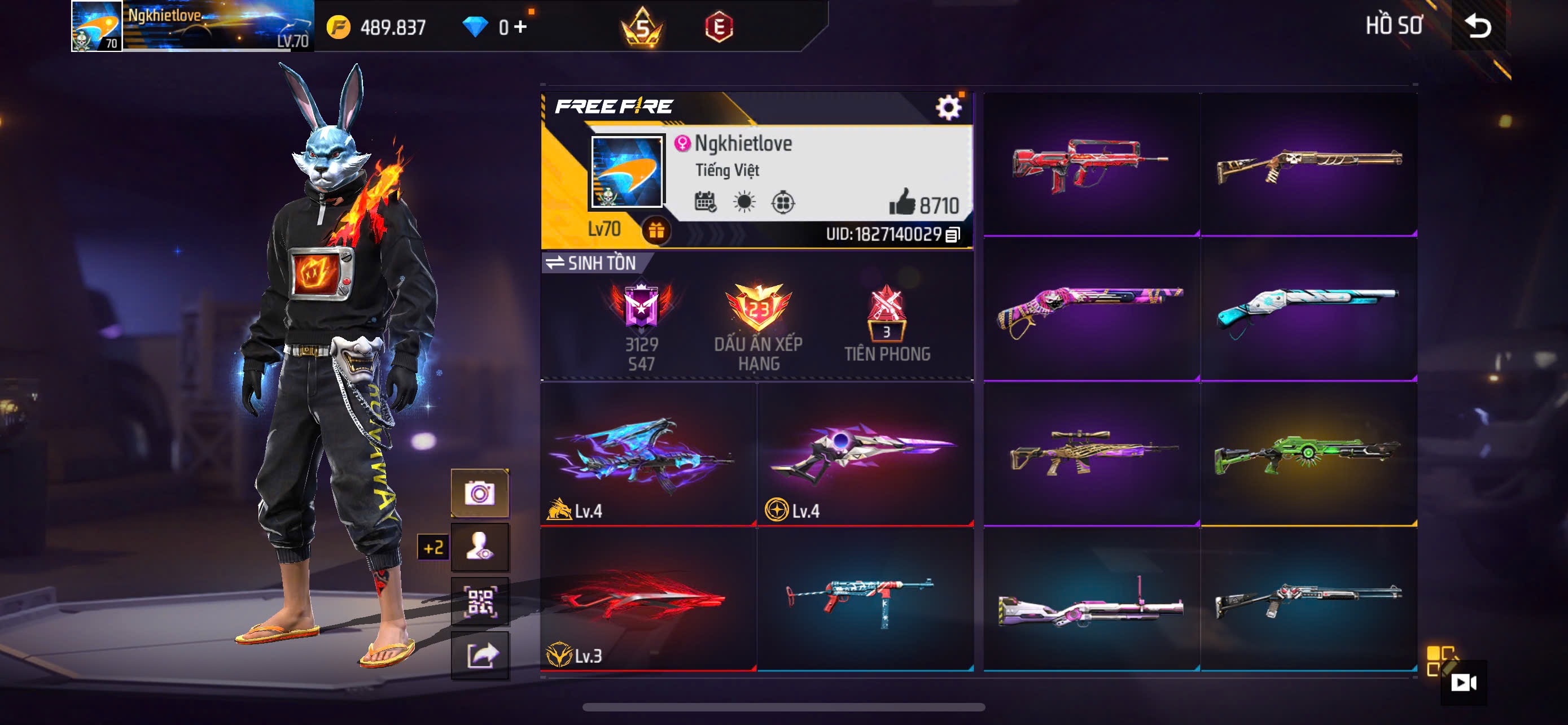Screen dimensions: 1568x725
Task: Go back using the return arrow
Action: [1478, 26]
